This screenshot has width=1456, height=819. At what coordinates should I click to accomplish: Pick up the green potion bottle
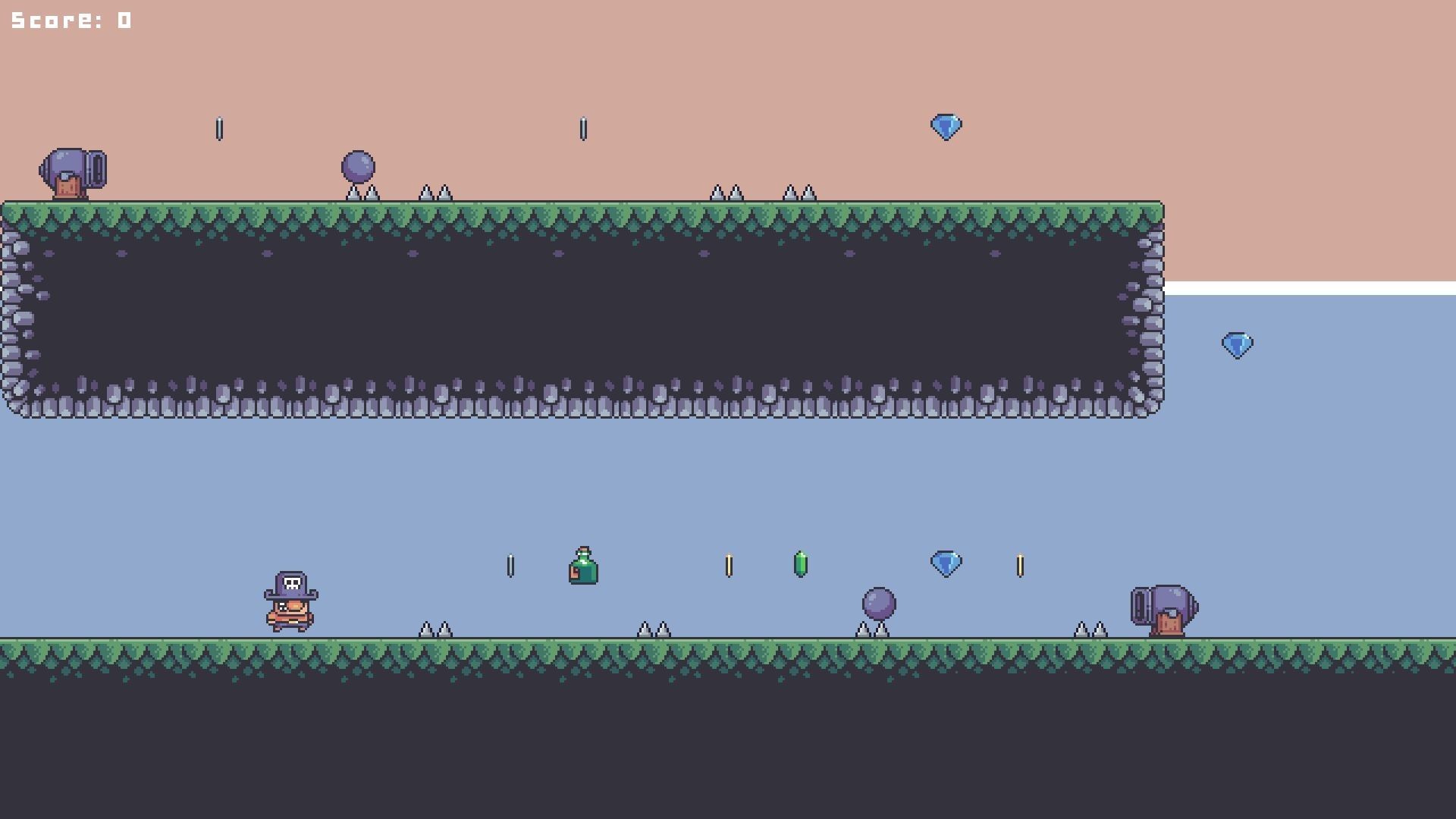tap(584, 567)
